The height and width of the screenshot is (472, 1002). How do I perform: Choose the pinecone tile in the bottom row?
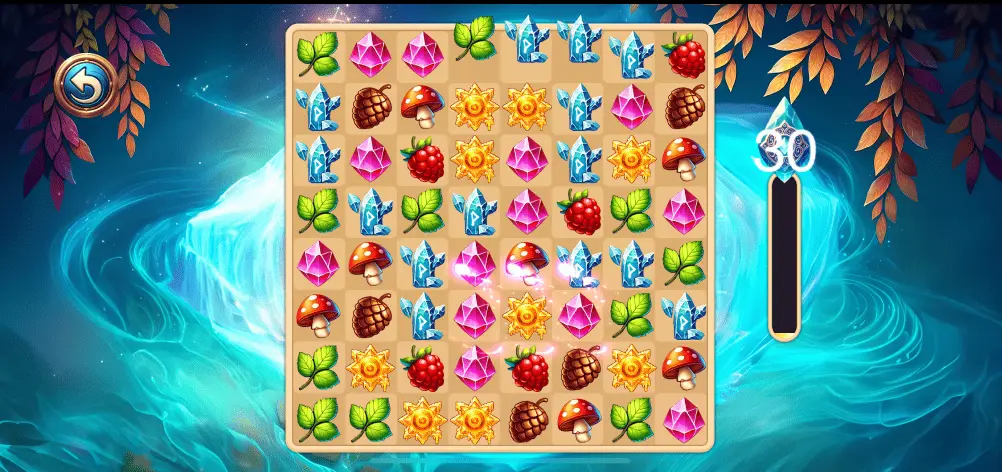click(x=527, y=420)
